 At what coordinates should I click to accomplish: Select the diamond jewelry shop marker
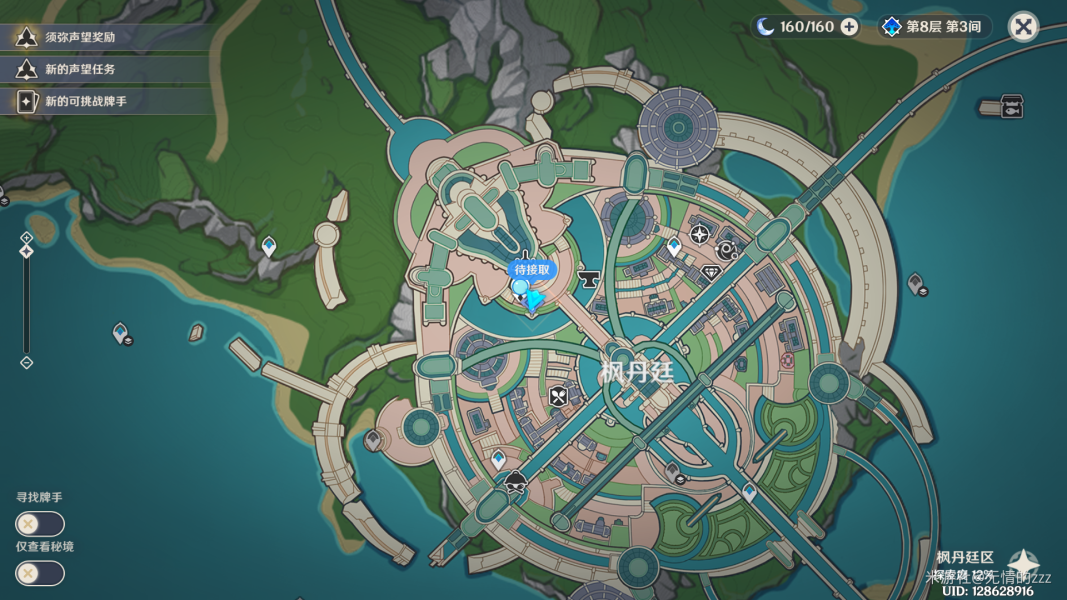coord(712,271)
